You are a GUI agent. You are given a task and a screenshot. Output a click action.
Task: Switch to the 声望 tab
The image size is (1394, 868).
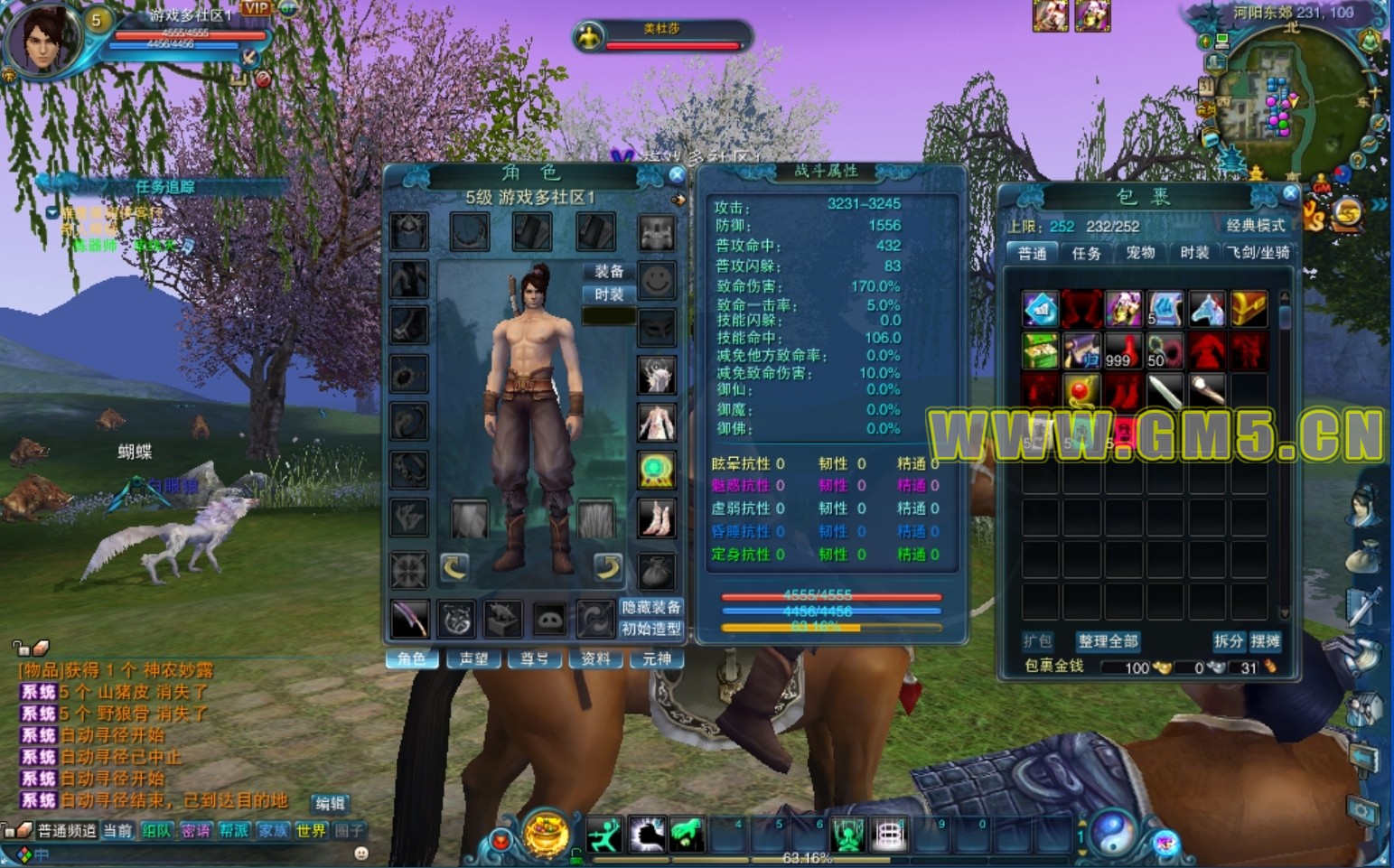click(x=473, y=659)
